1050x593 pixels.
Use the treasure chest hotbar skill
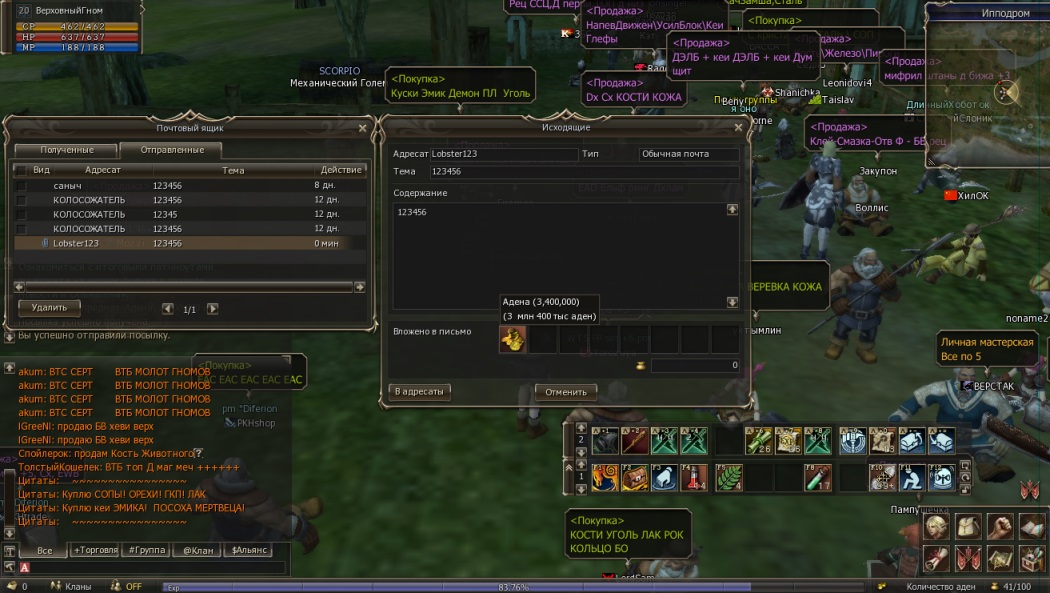[x=633, y=477]
